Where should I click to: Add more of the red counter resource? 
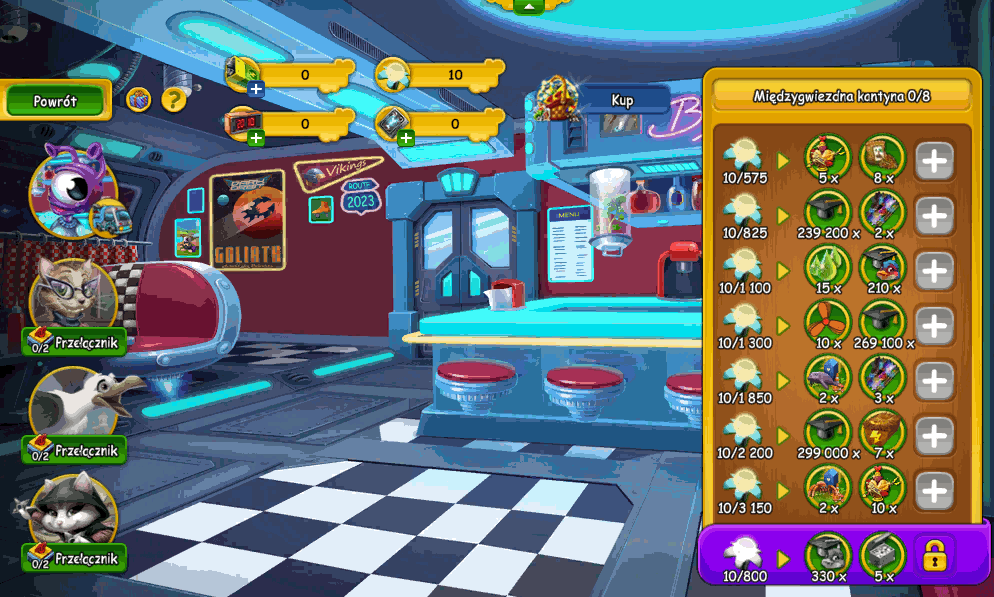point(256,138)
